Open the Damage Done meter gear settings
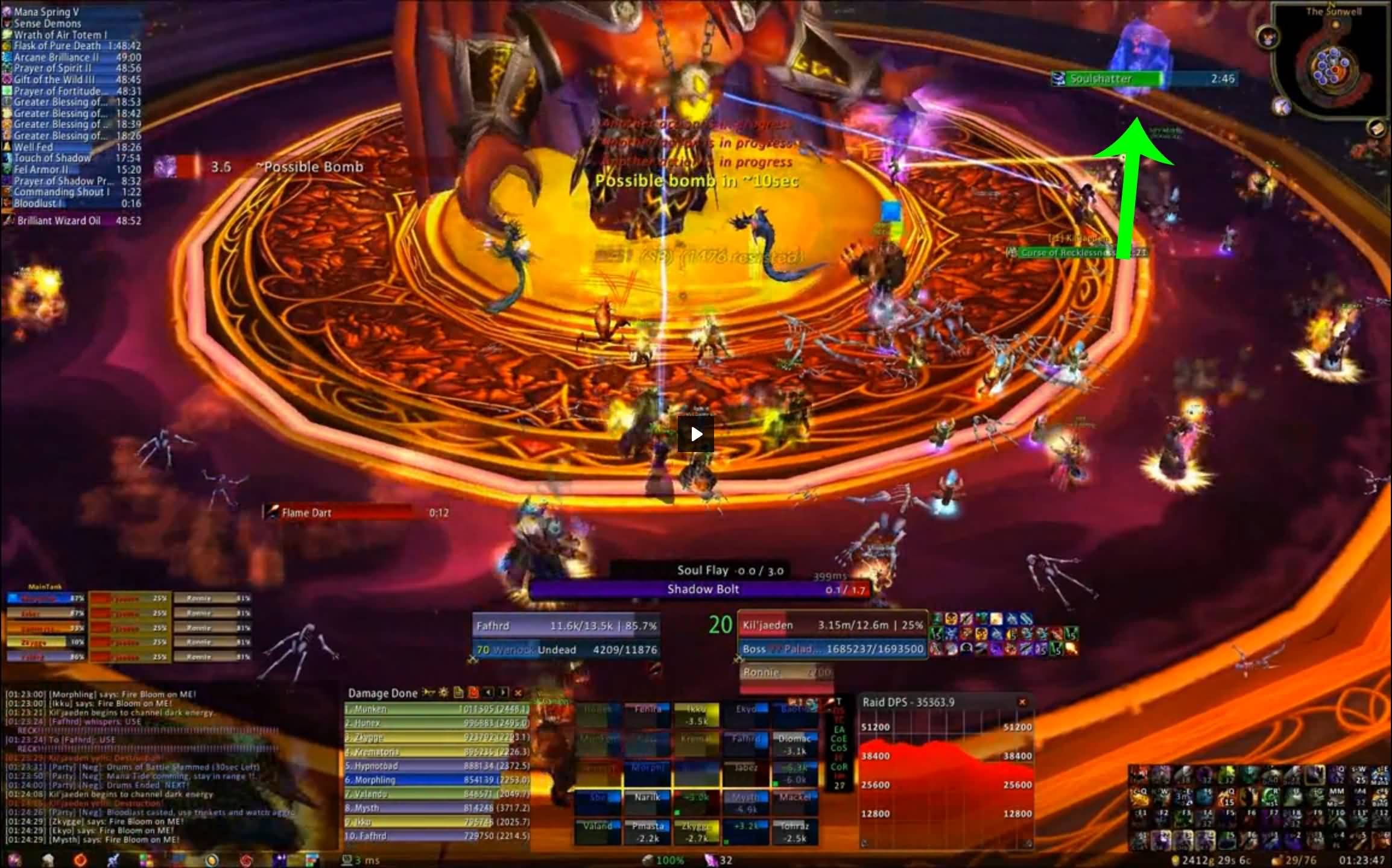The width and height of the screenshot is (1392, 868). [444, 693]
